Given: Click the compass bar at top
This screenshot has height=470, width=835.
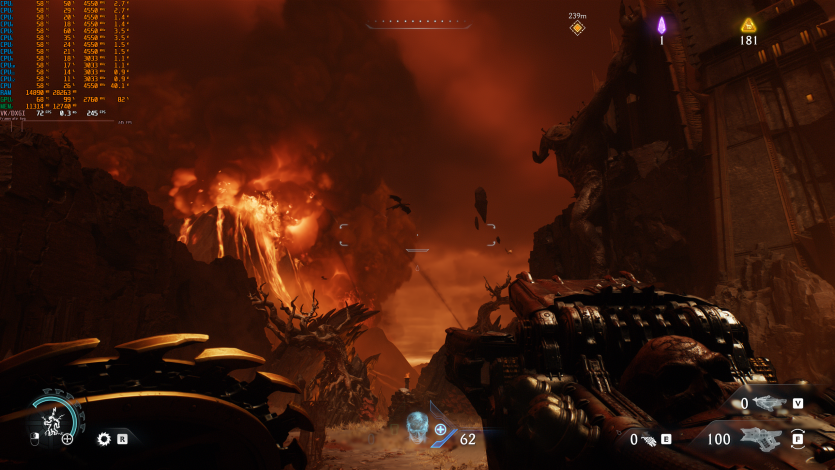Looking at the screenshot, I should tap(417, 21).
